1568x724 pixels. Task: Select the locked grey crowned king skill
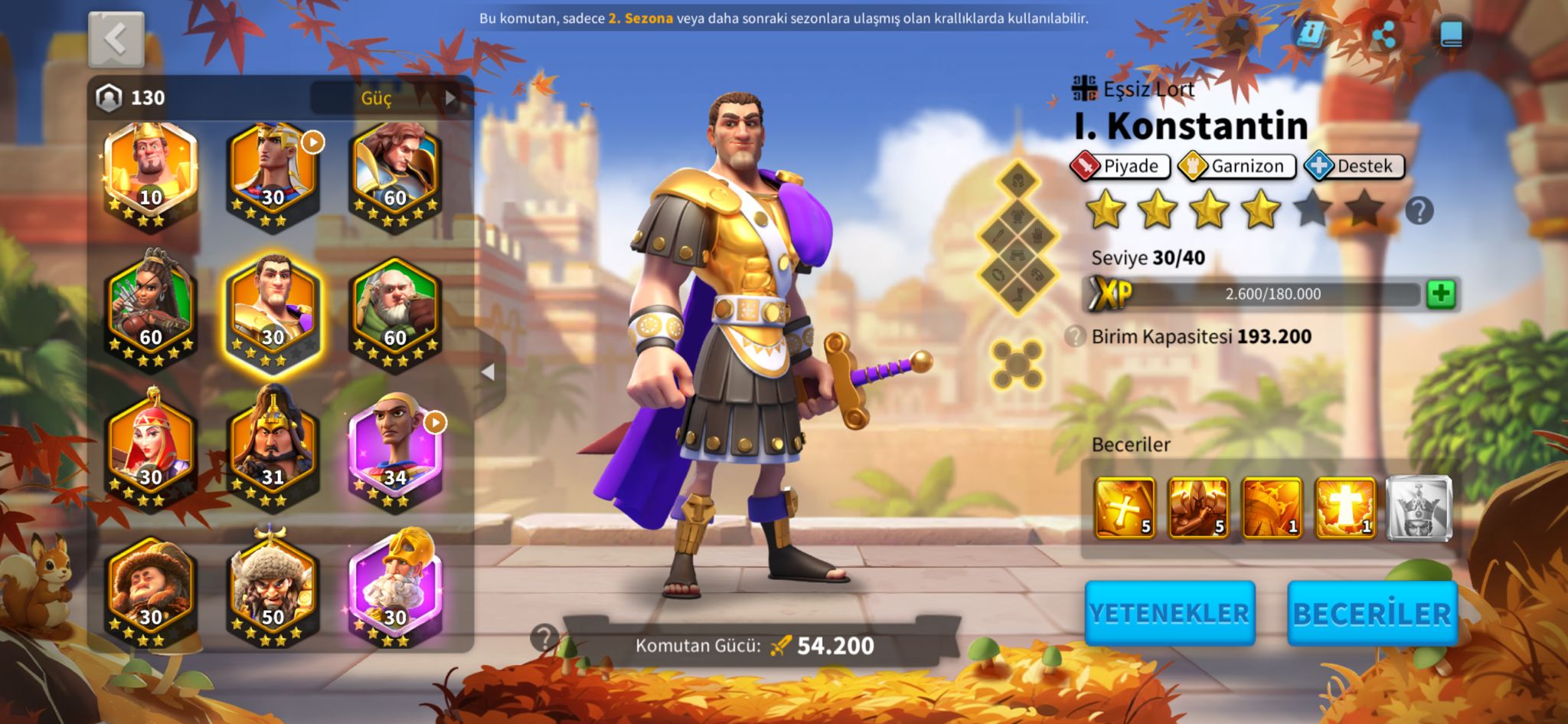click(1419, 507)
